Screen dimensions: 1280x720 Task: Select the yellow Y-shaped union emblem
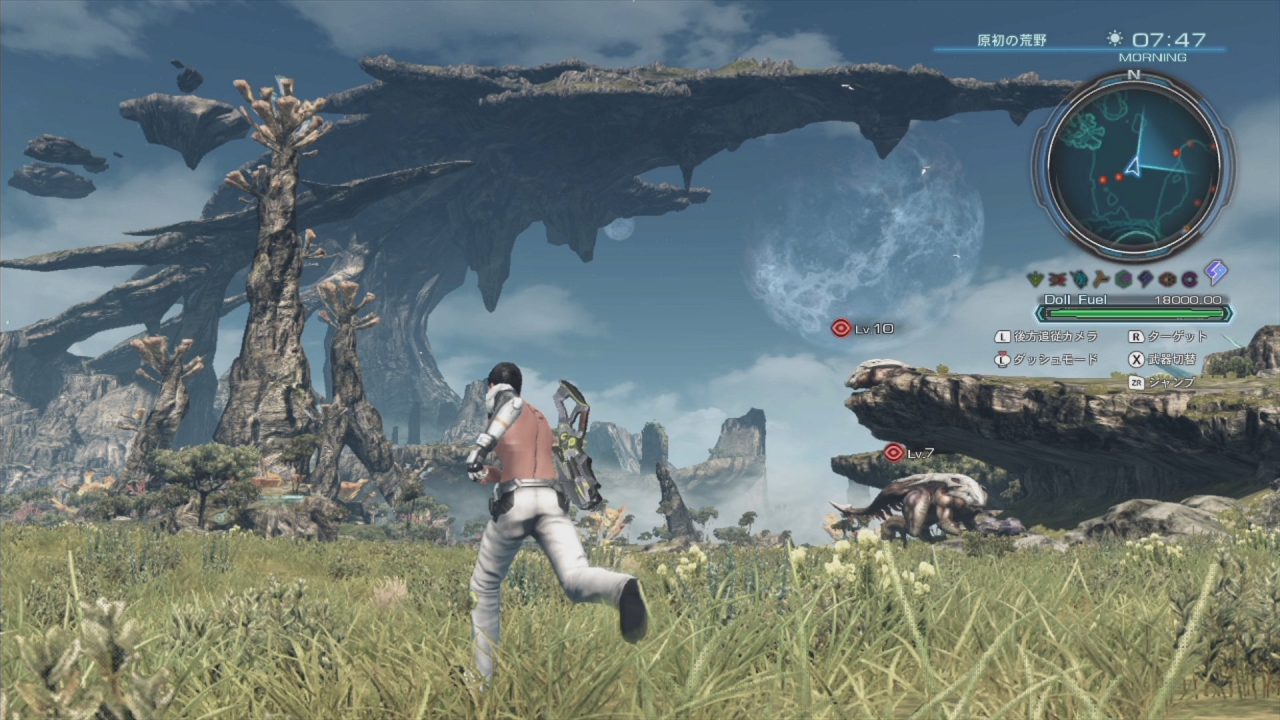click(x=1101, y=279)
